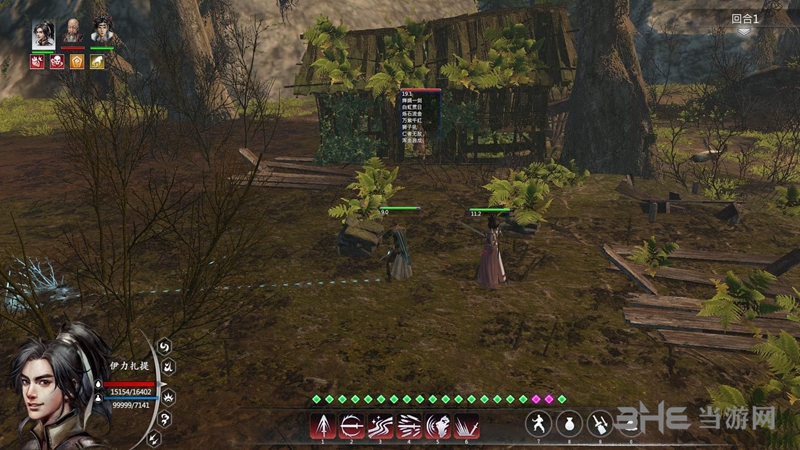The height and width of the screenshot is (450, 800).
Task: Open the pouch item round button
Action: click(x=569, y=423)
